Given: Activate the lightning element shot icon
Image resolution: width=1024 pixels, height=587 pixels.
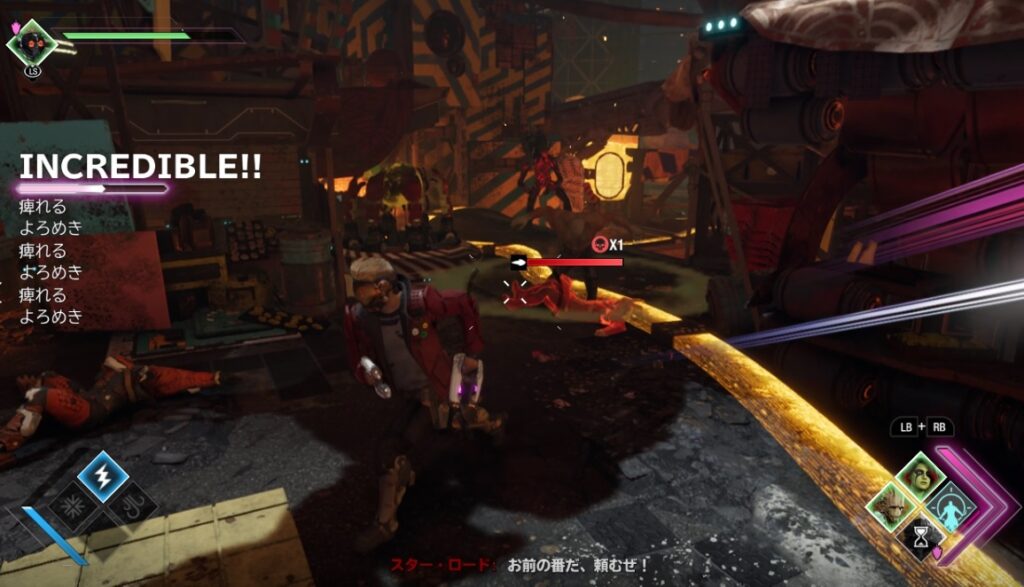Looking at the screenshot, I should [103, 476].
